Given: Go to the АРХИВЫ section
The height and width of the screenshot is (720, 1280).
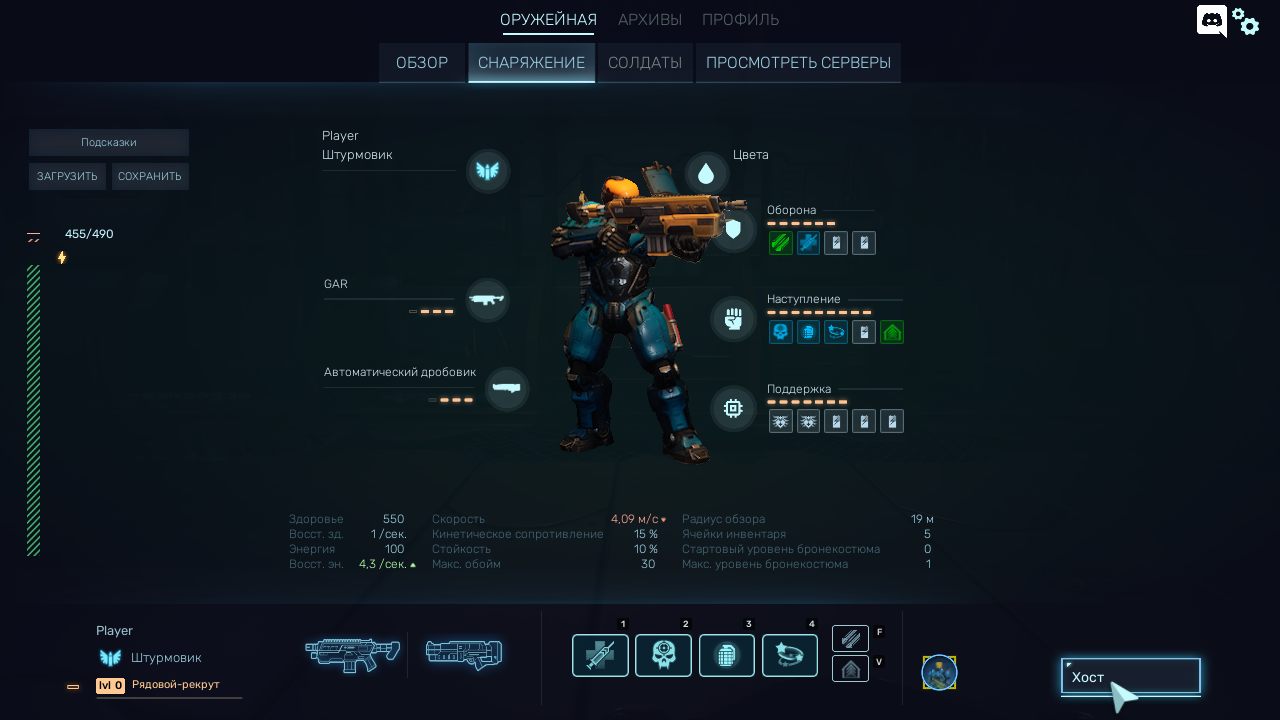Looking at the screenshot, I should 650,20.
